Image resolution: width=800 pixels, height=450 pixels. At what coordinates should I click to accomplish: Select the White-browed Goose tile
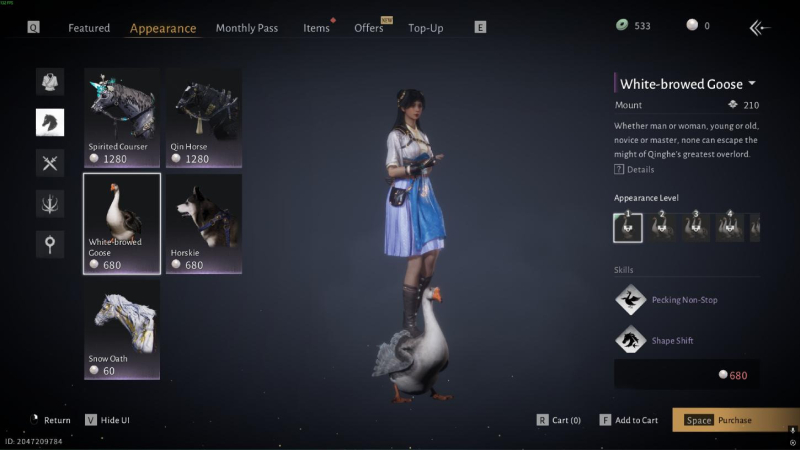[x=121, y=224]
